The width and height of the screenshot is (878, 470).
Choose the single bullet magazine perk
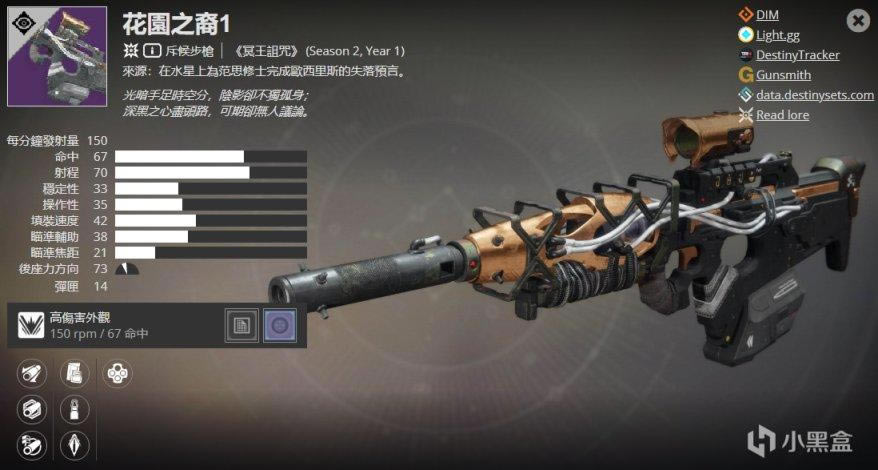pyautogui.click(x=74, y=409)
